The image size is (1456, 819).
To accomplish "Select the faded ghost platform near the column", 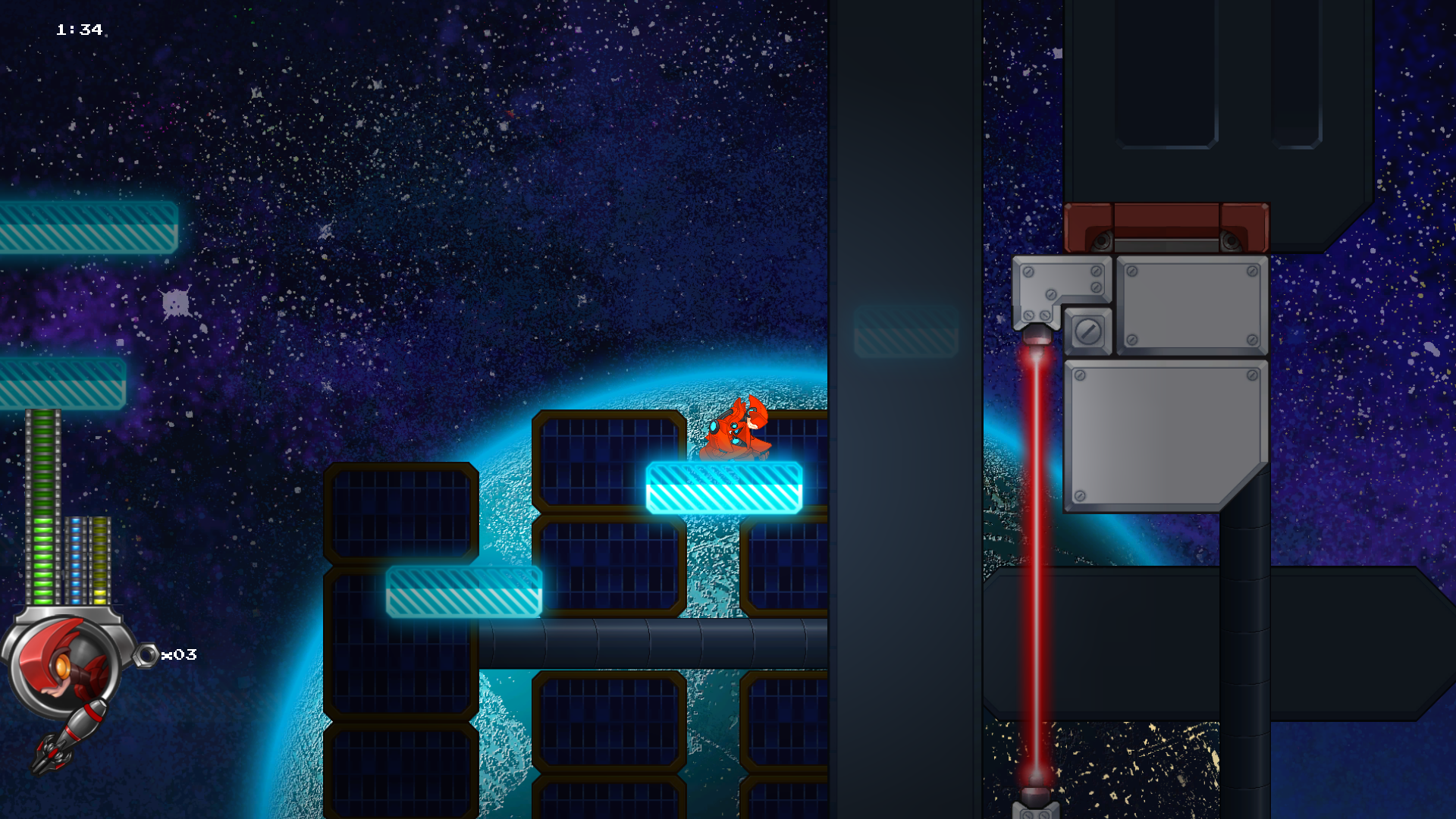I will 906,330.
